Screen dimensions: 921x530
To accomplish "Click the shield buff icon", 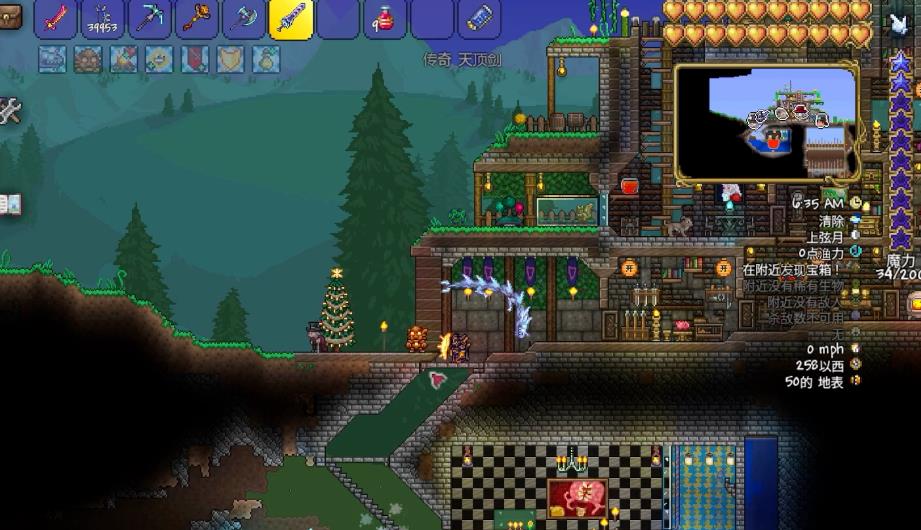I will coord(231,59).
